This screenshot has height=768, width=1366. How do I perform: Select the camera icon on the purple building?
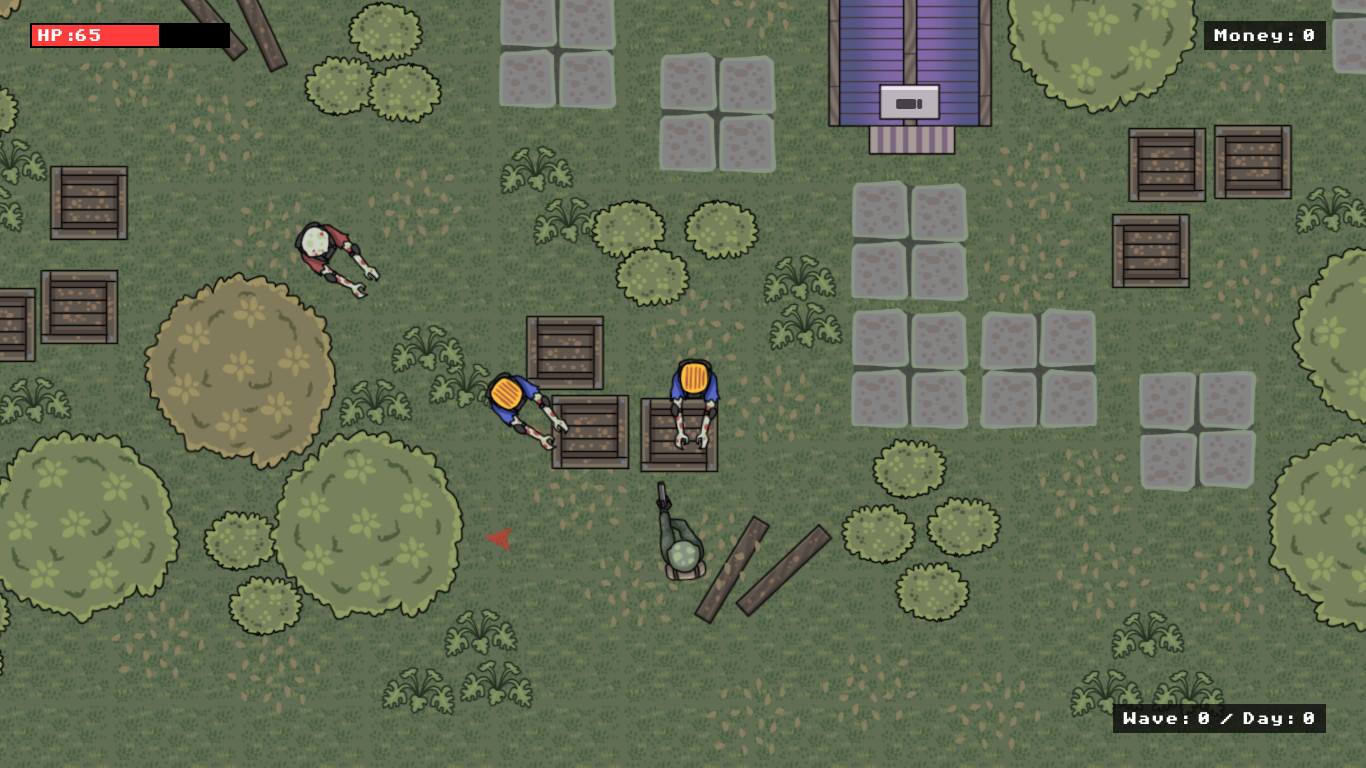[x=908, y=100]
